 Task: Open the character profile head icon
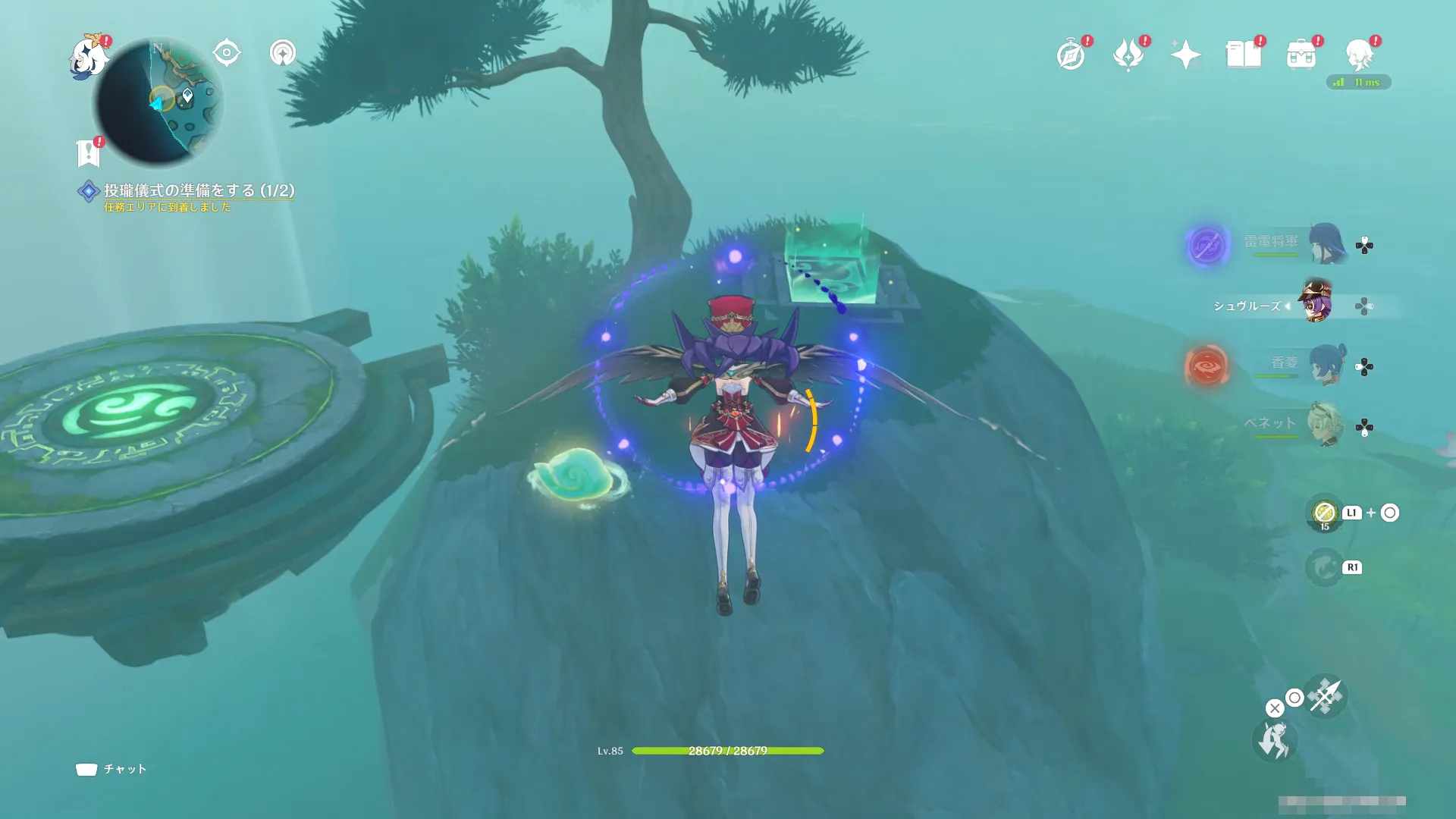1359,55
